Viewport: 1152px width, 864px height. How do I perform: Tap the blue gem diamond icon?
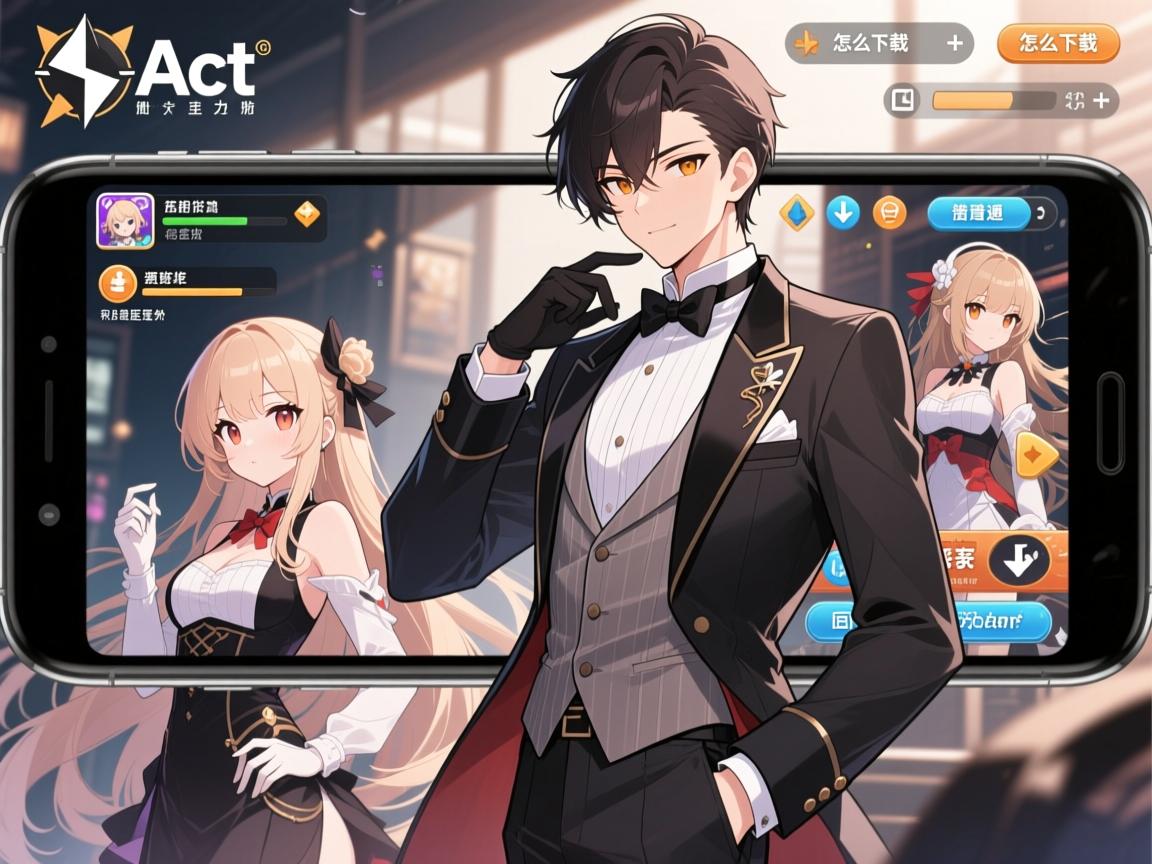(x=797, y=213)
